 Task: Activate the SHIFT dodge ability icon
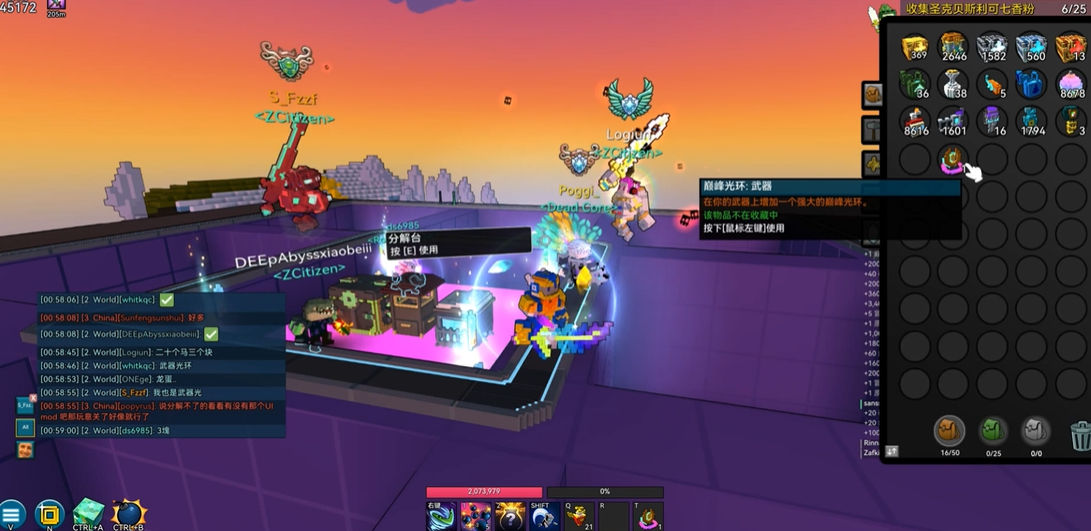pyautogui.click(x=542, y=516)
